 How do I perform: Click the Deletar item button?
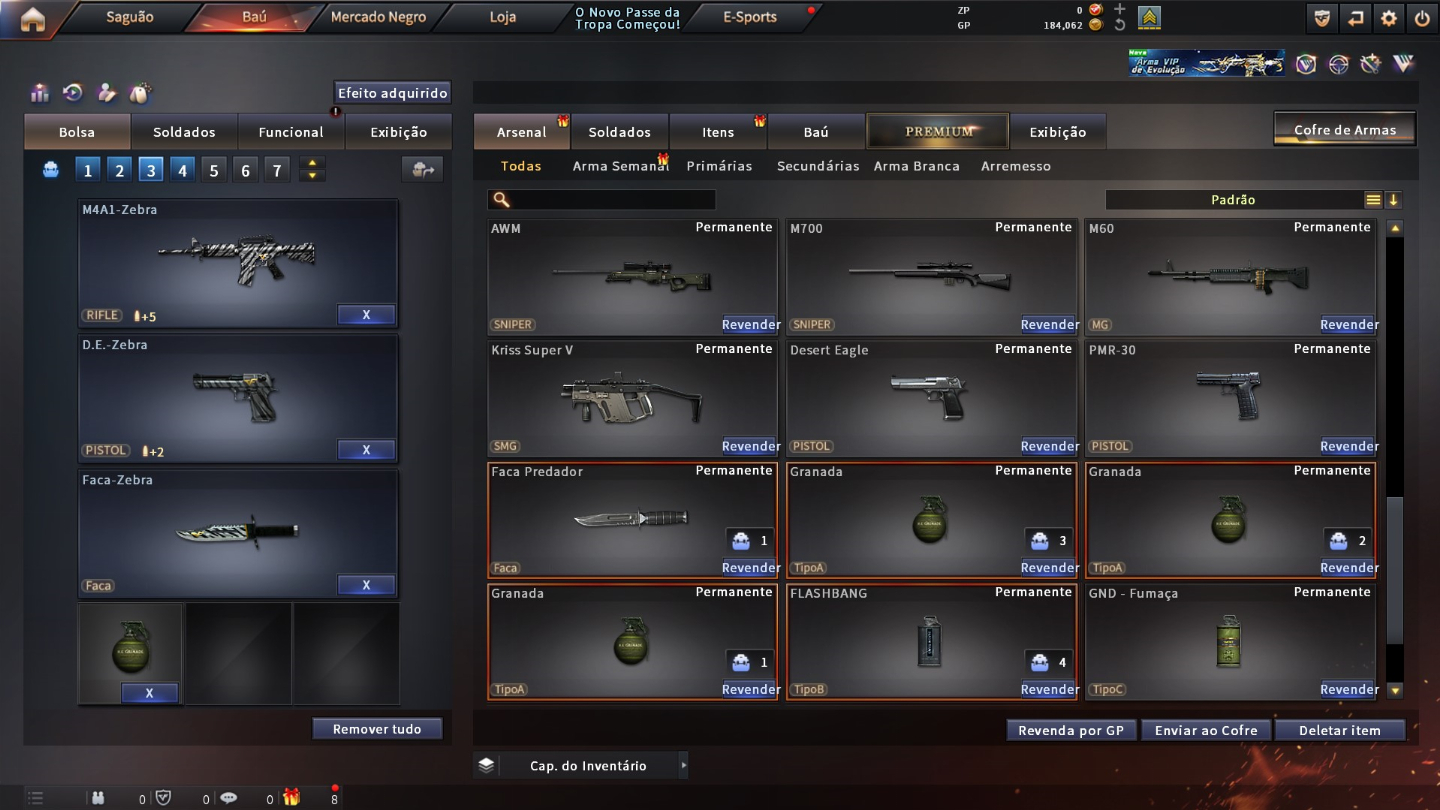[1339, 730]
